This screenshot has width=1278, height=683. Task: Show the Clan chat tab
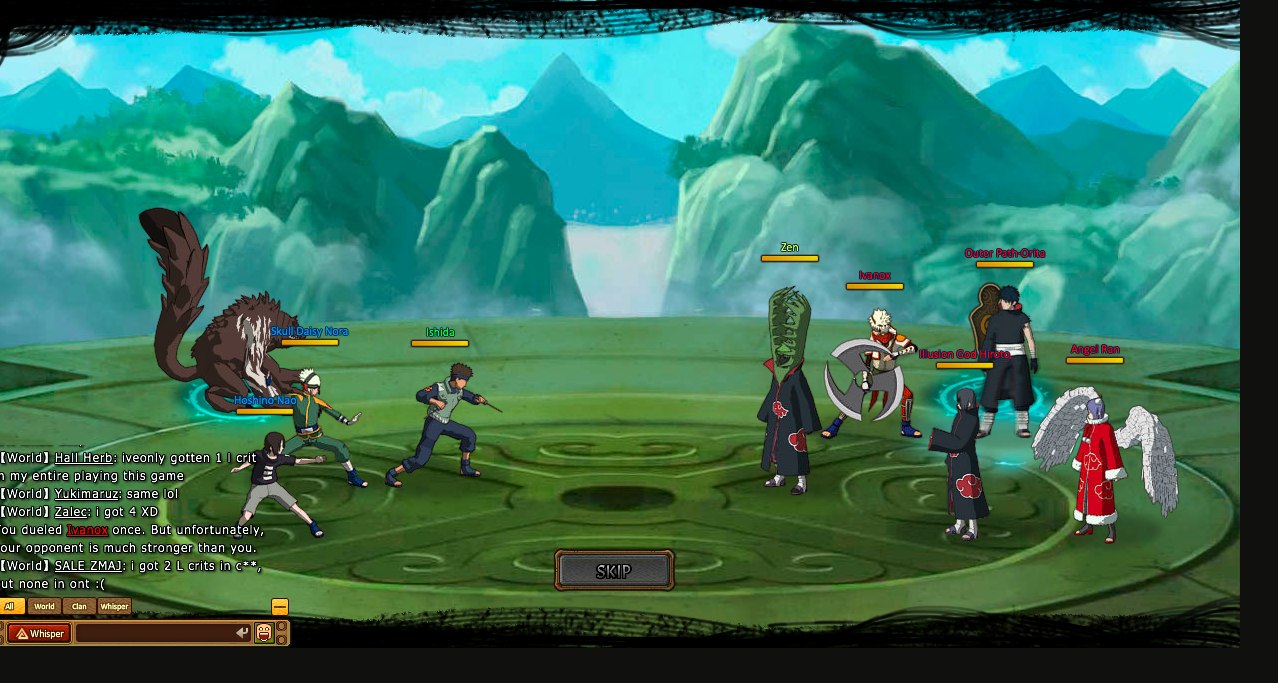click(x=79, y=606)
